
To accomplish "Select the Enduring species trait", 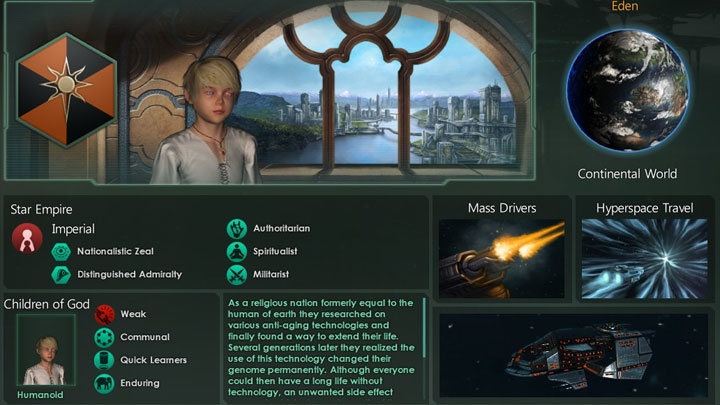I will tap(104, 383).
